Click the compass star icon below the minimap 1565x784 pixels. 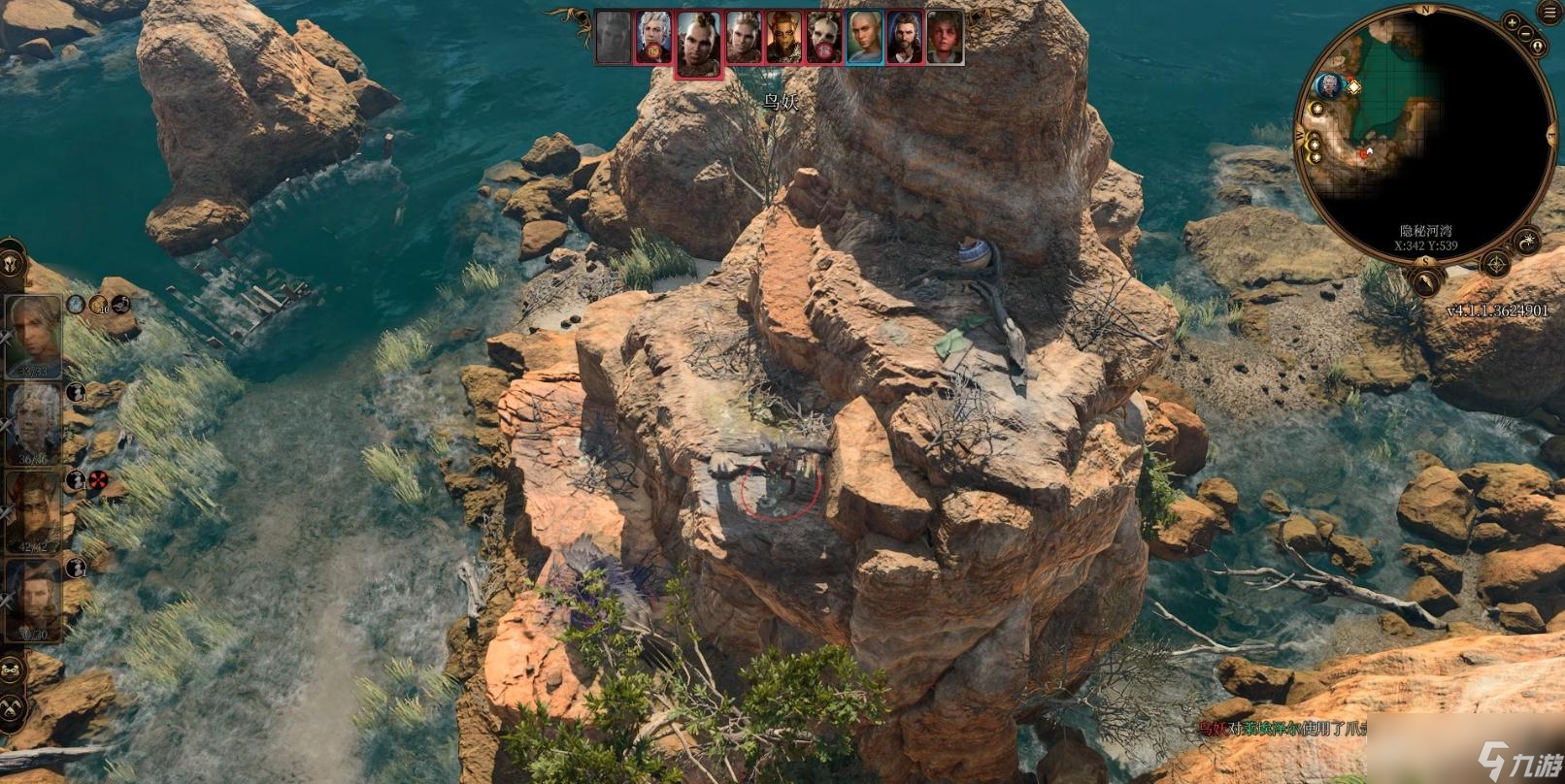tap(1496, 263)
